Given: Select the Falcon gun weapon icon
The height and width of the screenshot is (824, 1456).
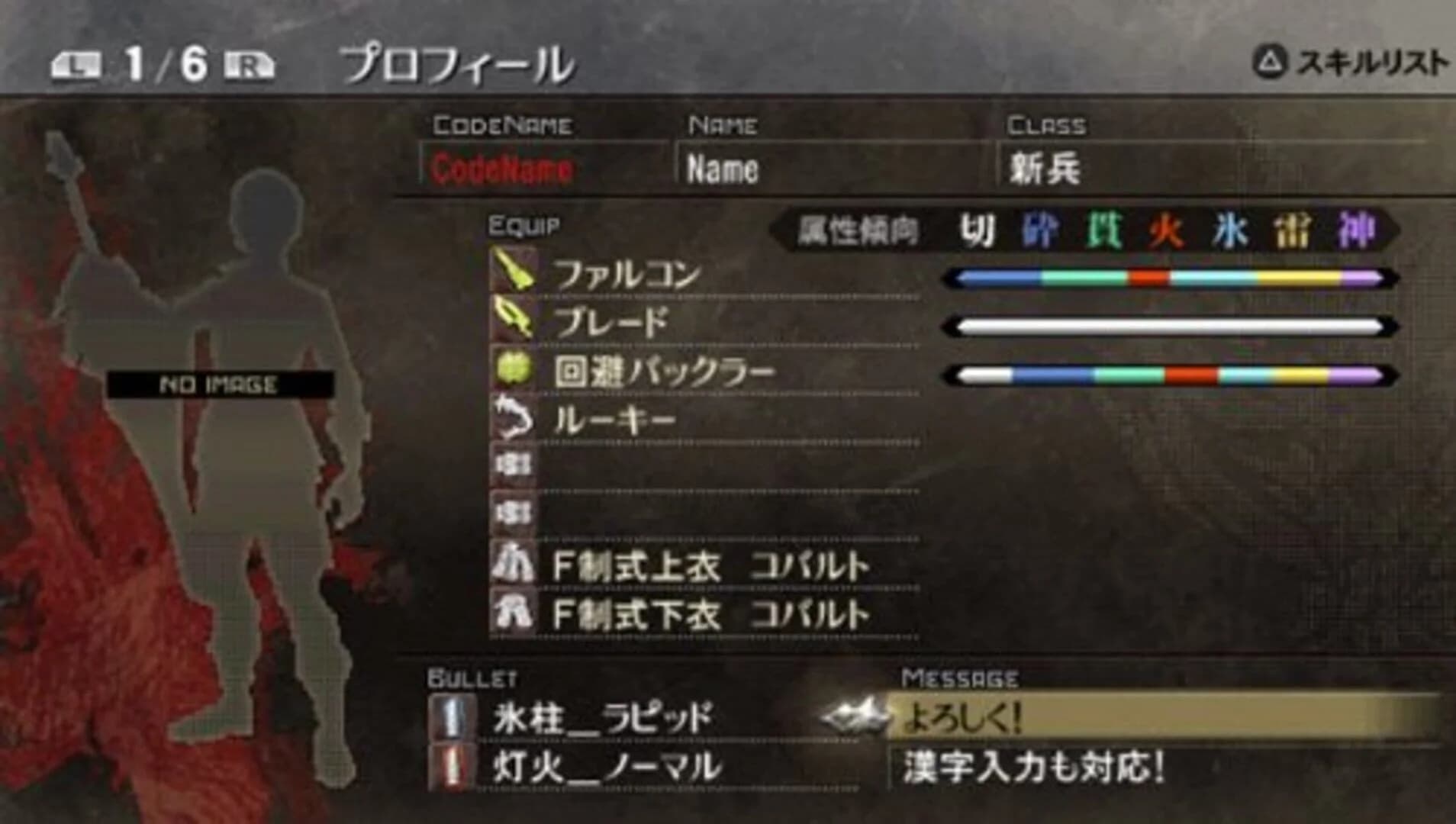Looking at the screenshot, I should tap(513, 273).
